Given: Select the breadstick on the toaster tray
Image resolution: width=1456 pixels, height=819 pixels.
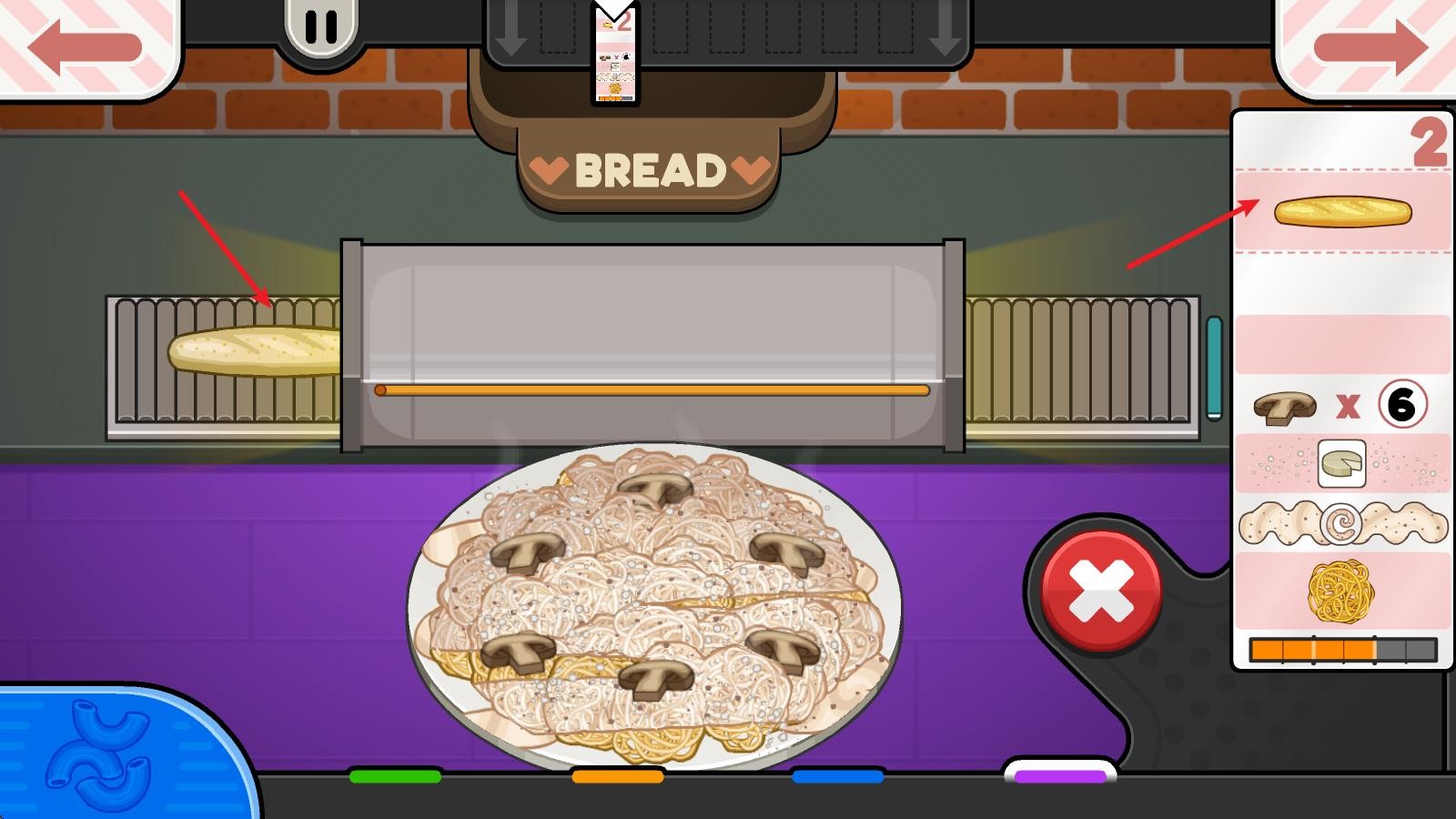Looking at the screenshot, I should [x=257, y=350].
